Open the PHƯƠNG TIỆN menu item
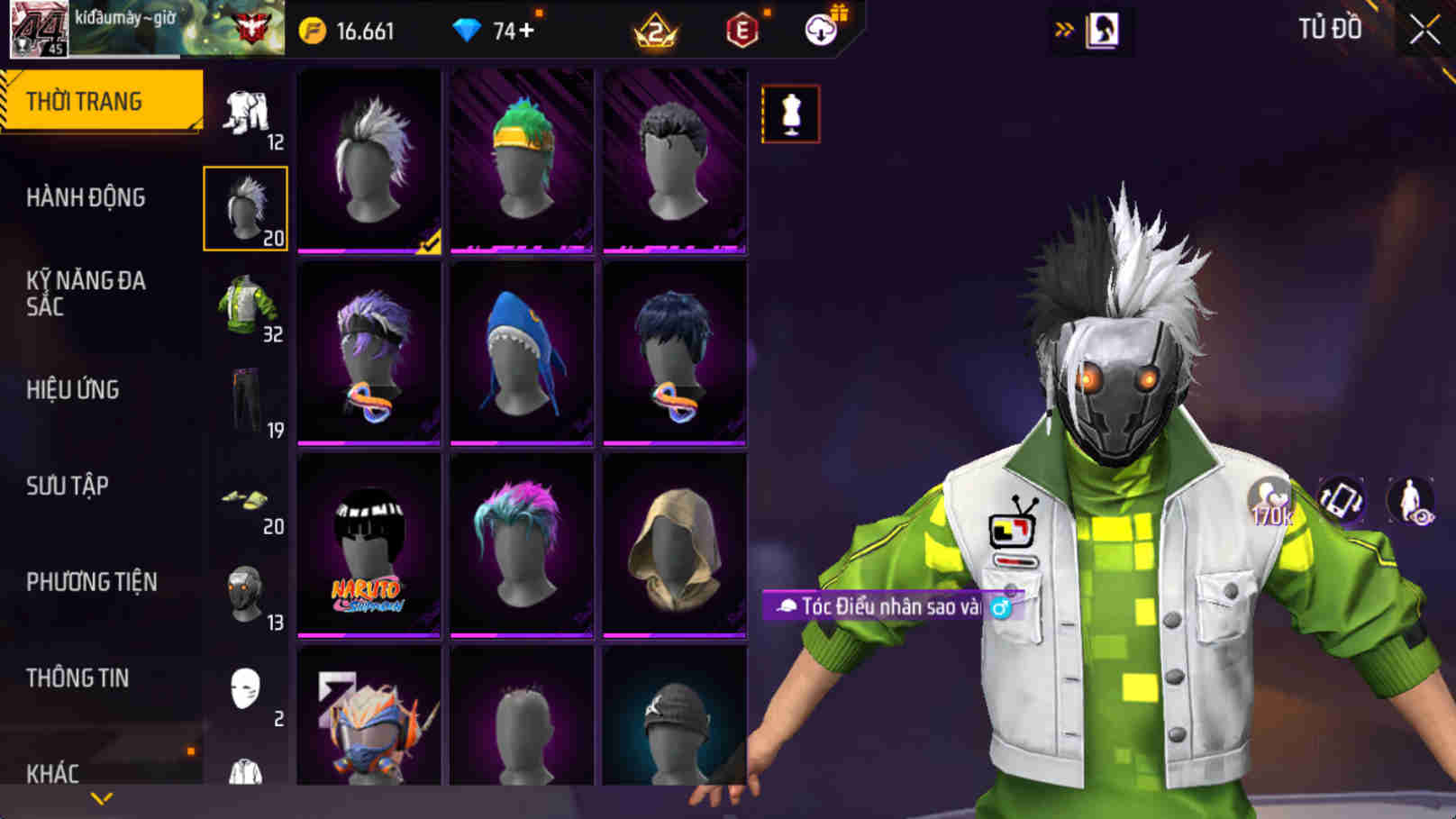Viewport: 1456px width, 819px height. point(95,582)
